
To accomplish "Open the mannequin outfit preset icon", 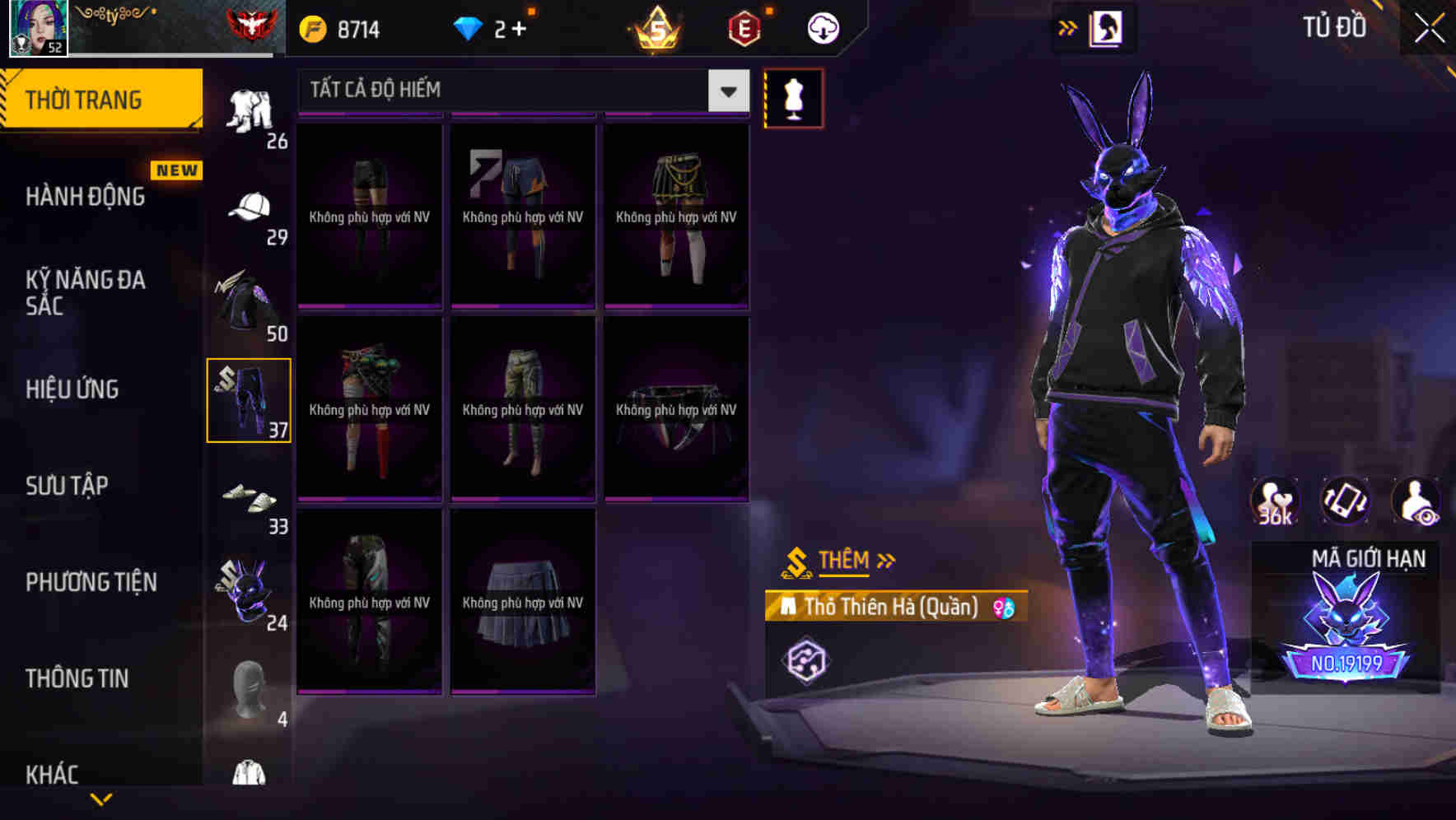I will click(x=793, y=97).
